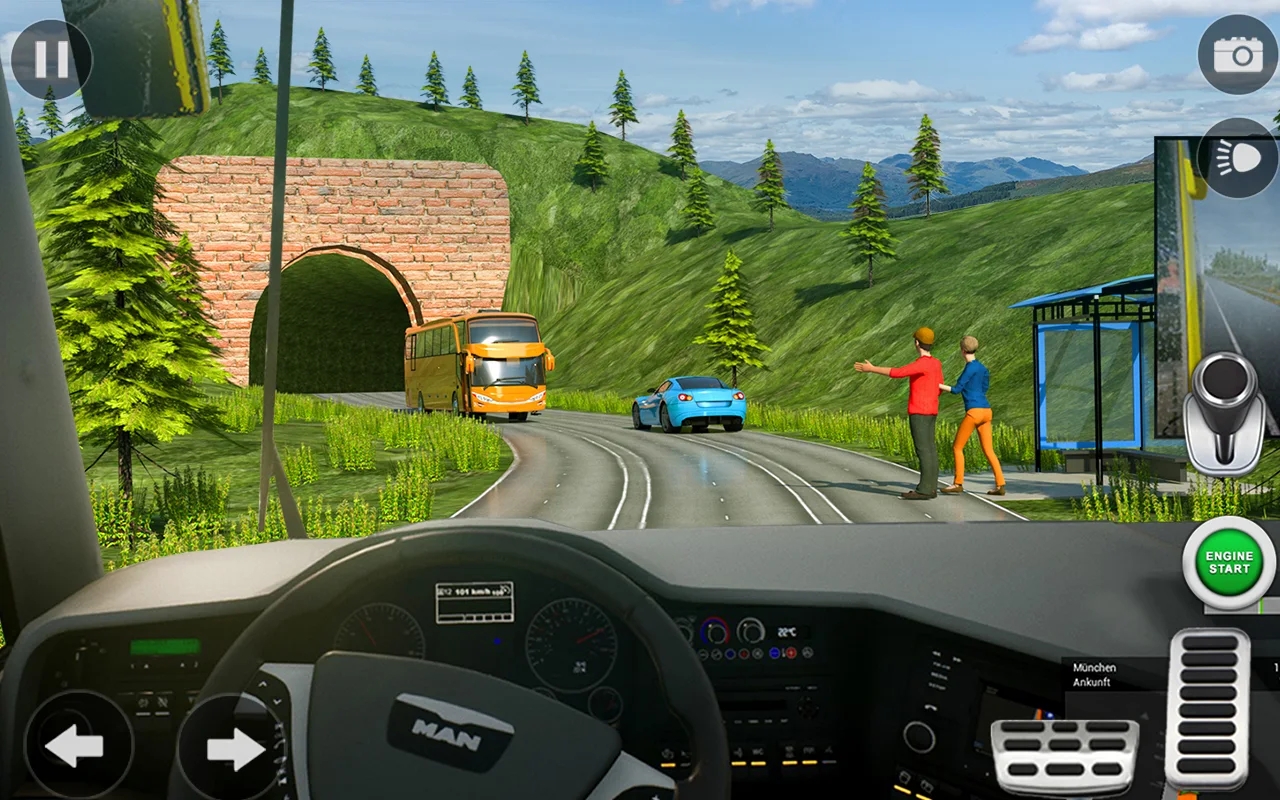The image size is (1280, 800).
Task: Steer left with the left arrow
Action: [77, 745]
